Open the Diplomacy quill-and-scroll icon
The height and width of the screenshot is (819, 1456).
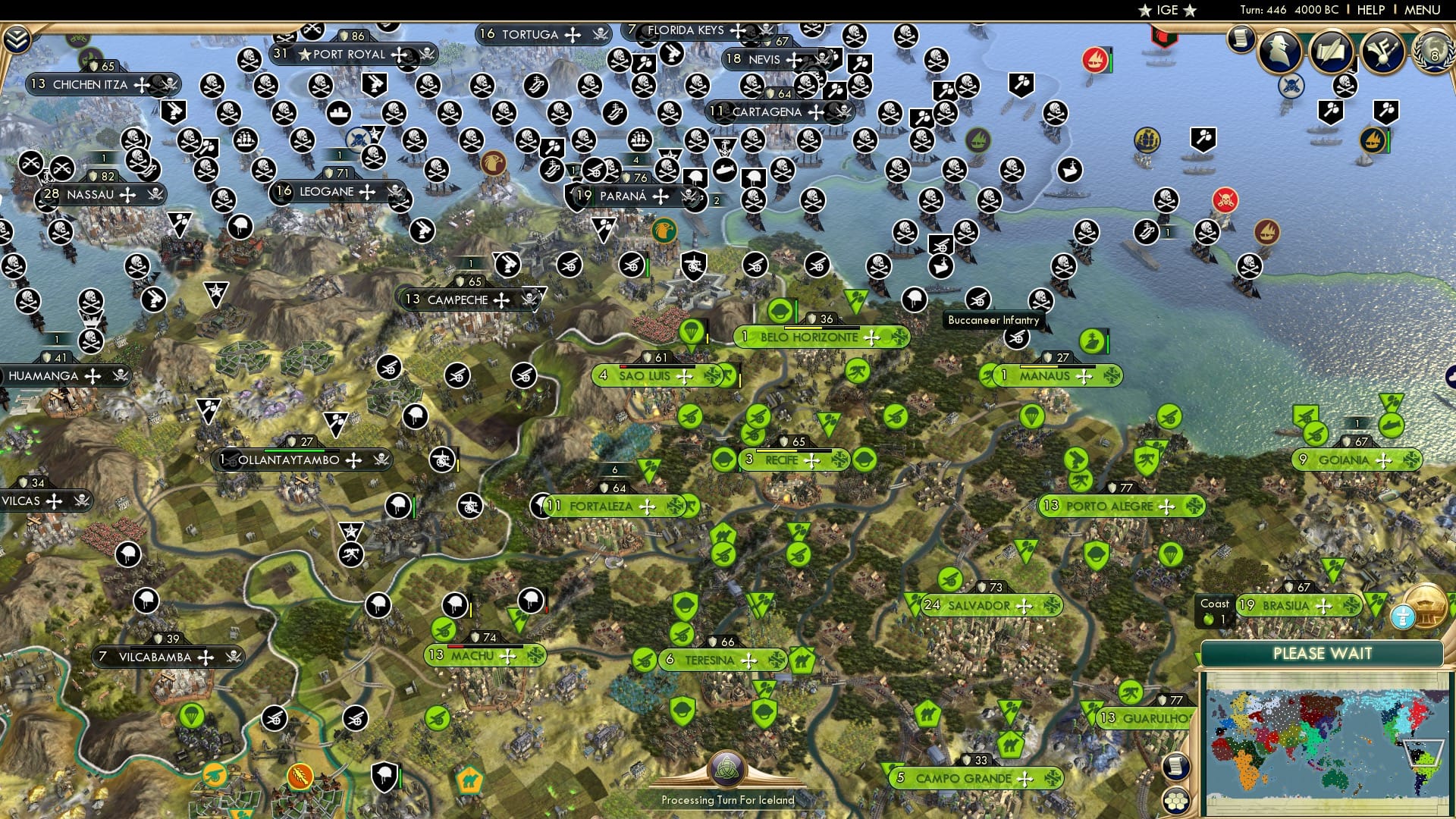click(x=1332, y=52)
